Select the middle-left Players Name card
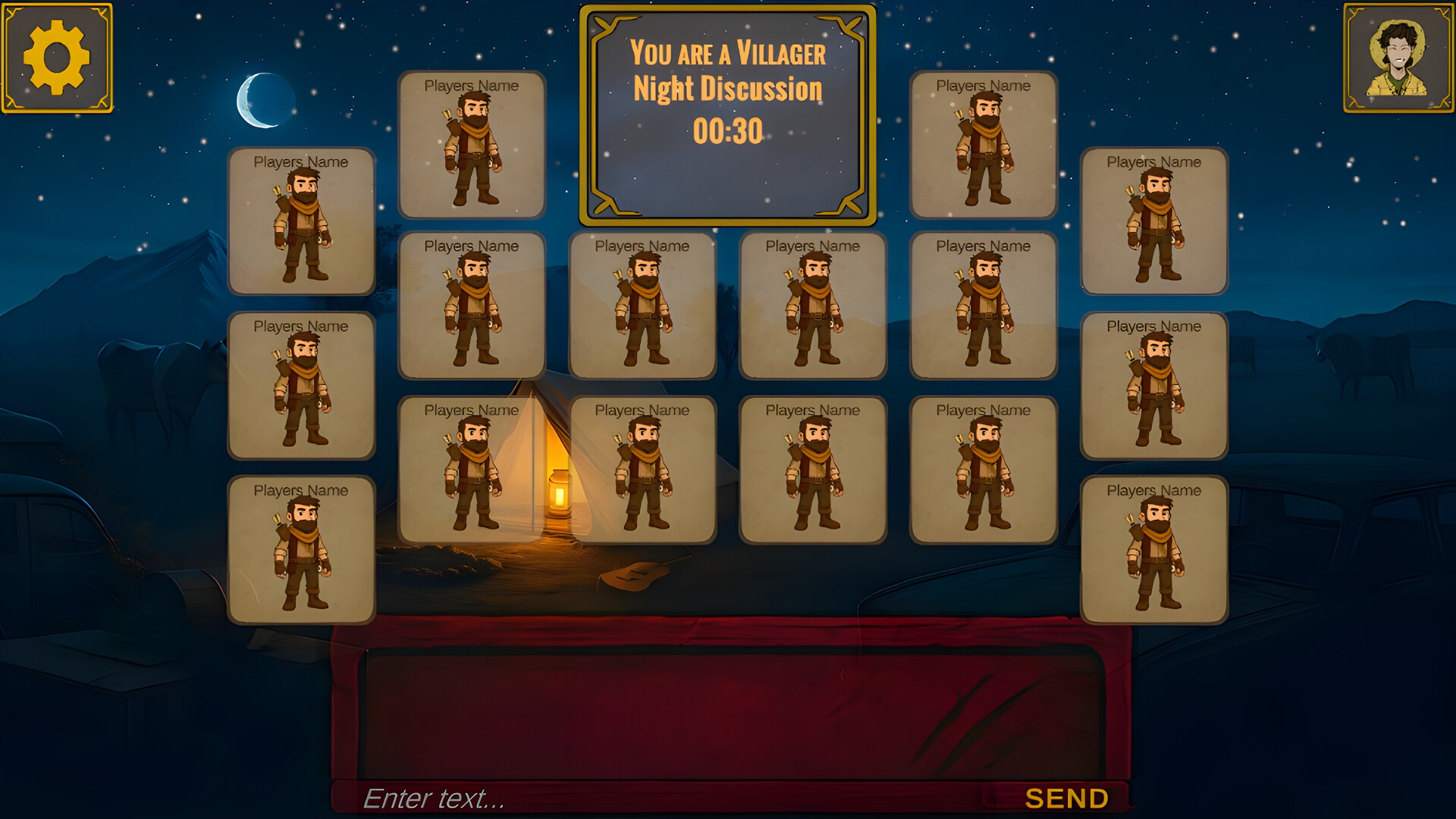Image resolution: width=1456 pixels, height=819 pixels. tap(301, 387)
